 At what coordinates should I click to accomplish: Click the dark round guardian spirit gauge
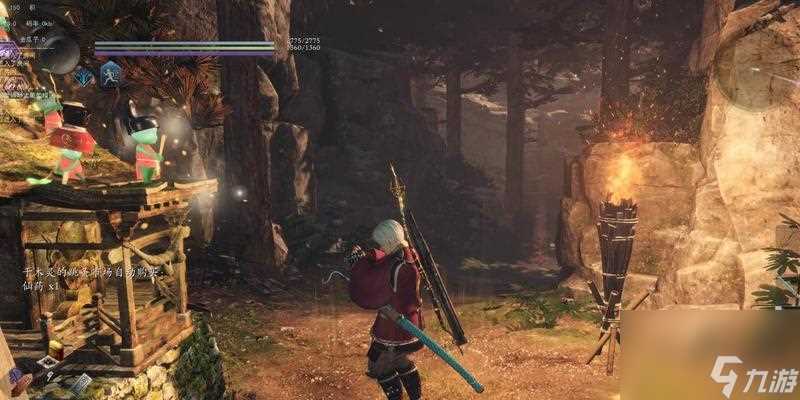(x=60, y=53)
